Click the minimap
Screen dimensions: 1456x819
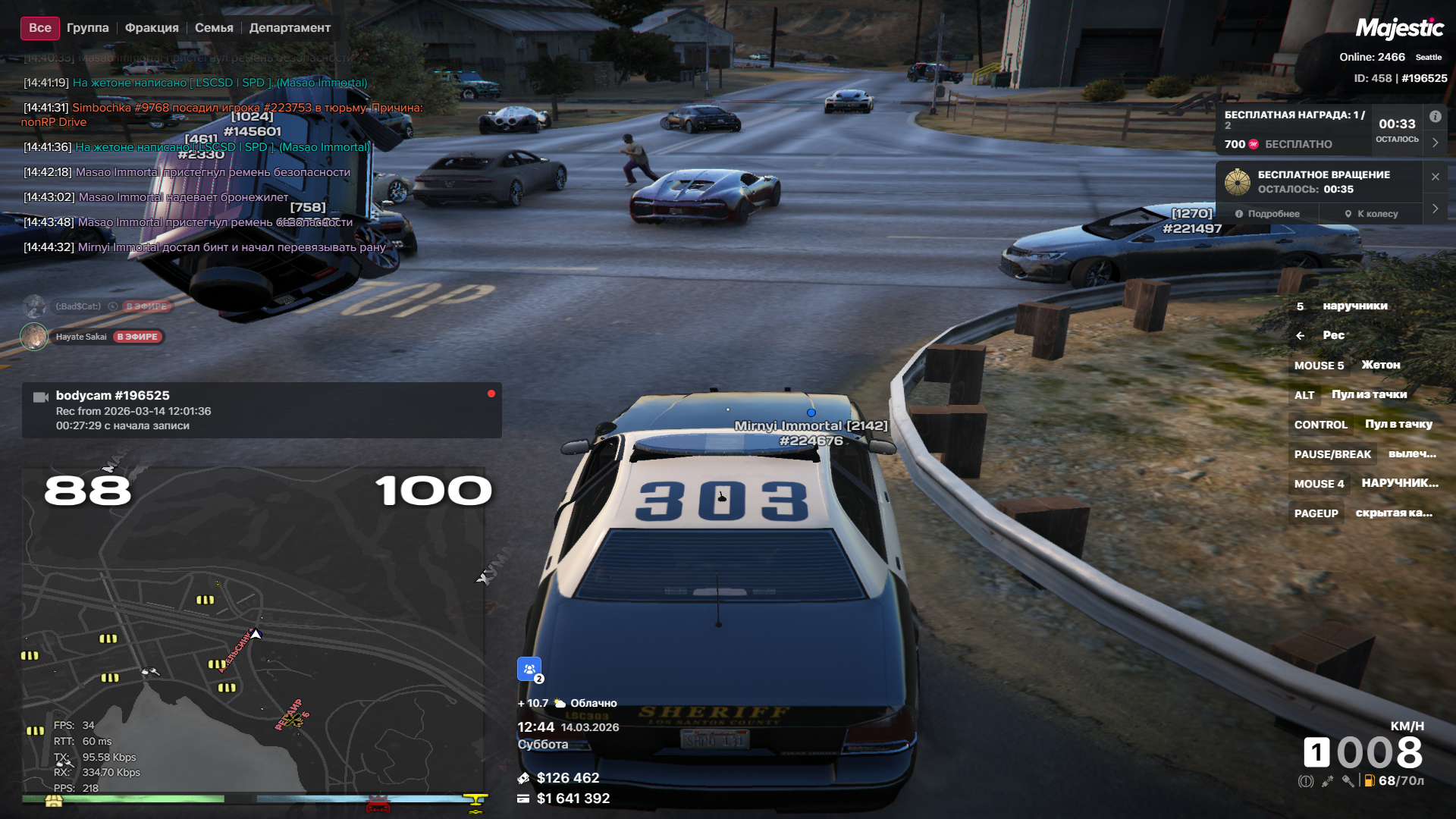pyautogui.click(x=253, y=629)
